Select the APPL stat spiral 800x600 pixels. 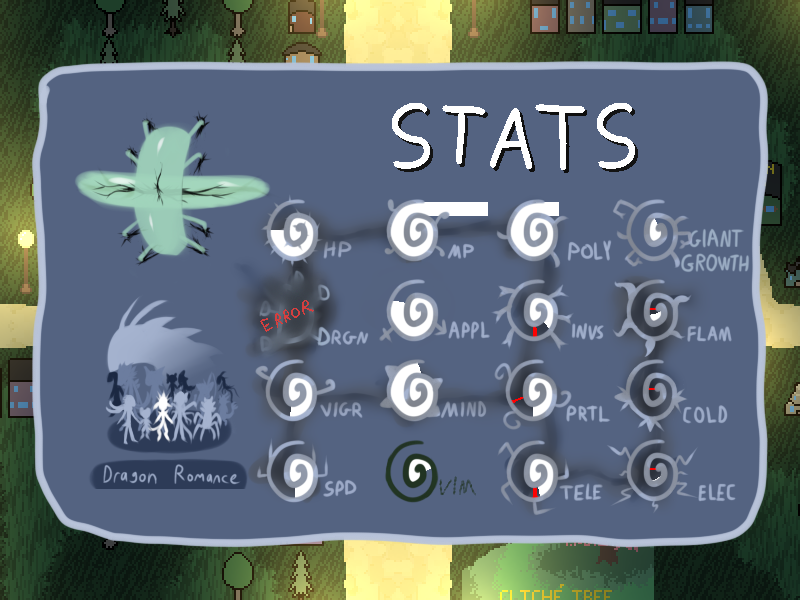click(413, 312)
